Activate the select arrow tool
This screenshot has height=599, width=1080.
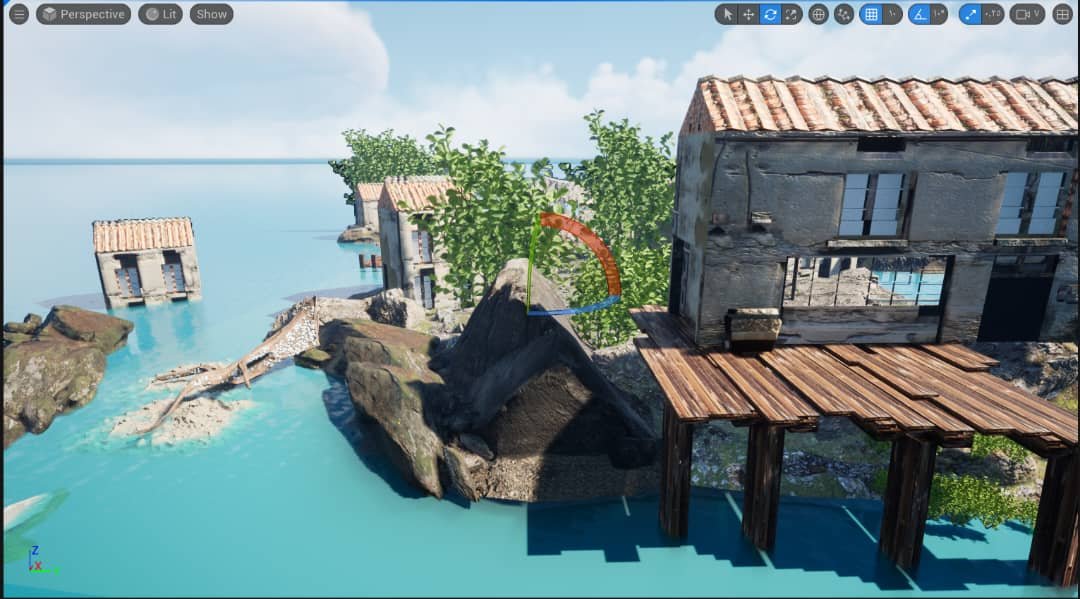[x=727, y=14]
